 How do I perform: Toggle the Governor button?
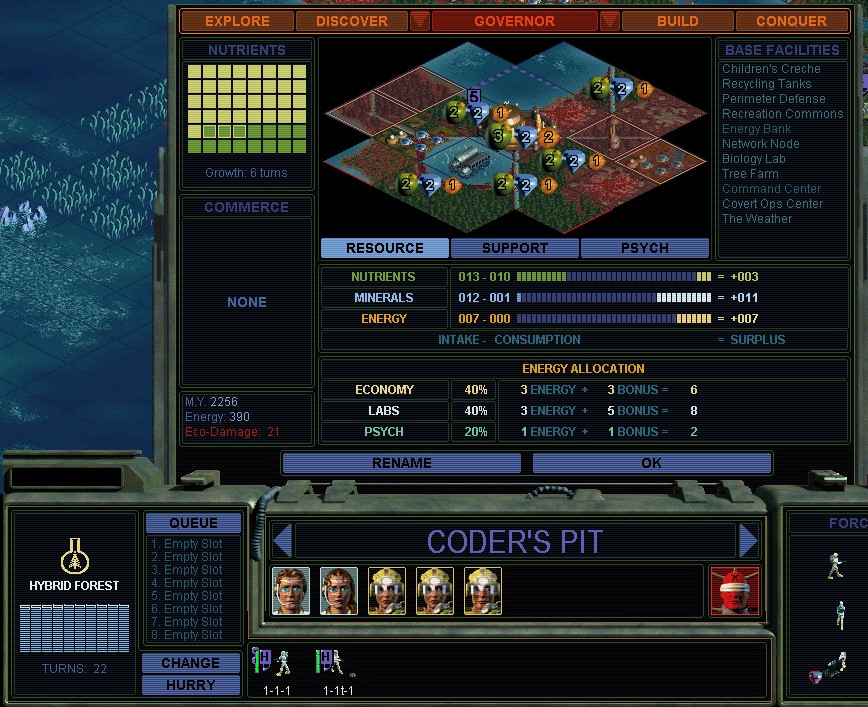point(514,21)
